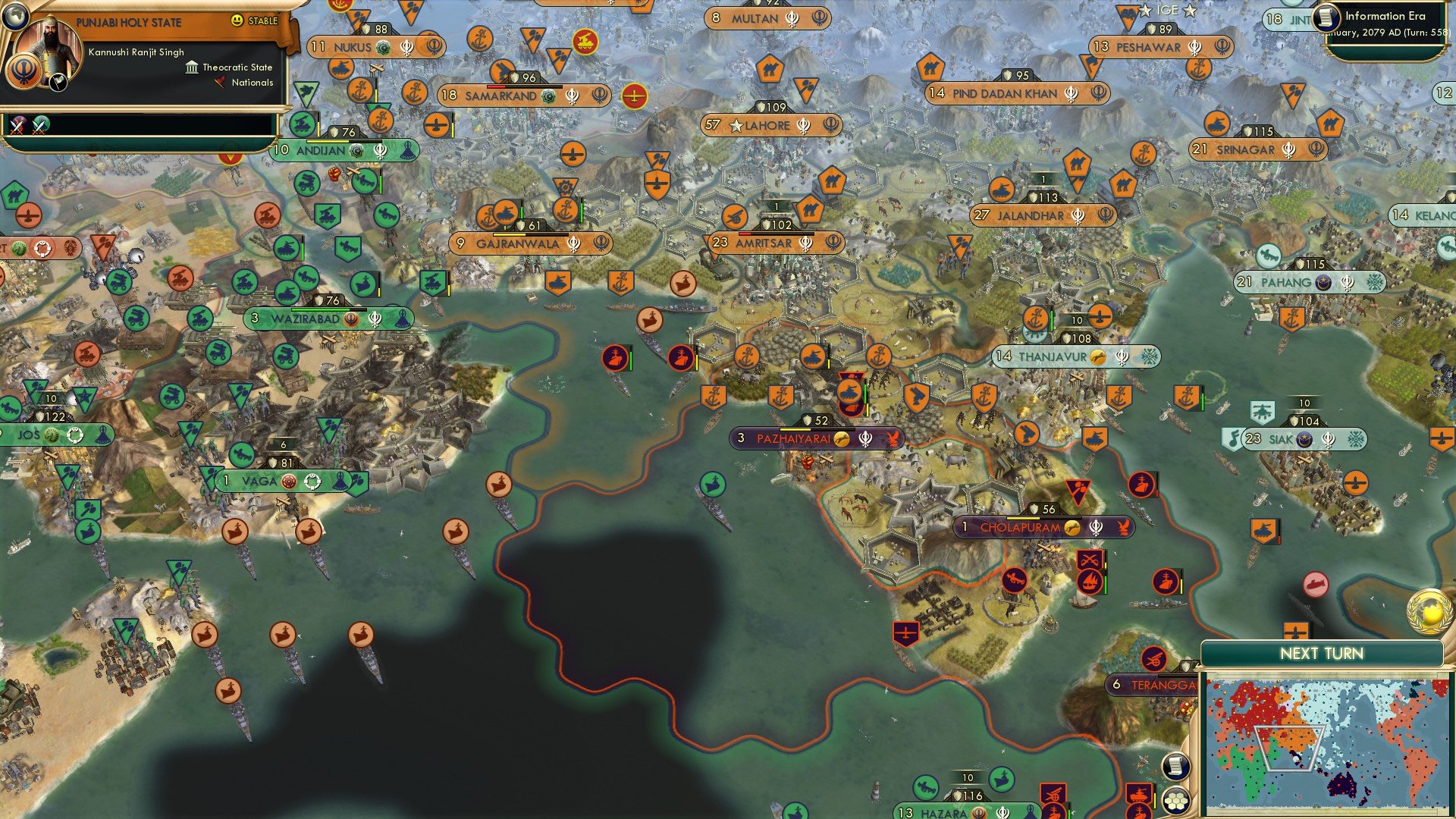
Task: Select the pink submarine unit marker
Action: pos(1317,585)
